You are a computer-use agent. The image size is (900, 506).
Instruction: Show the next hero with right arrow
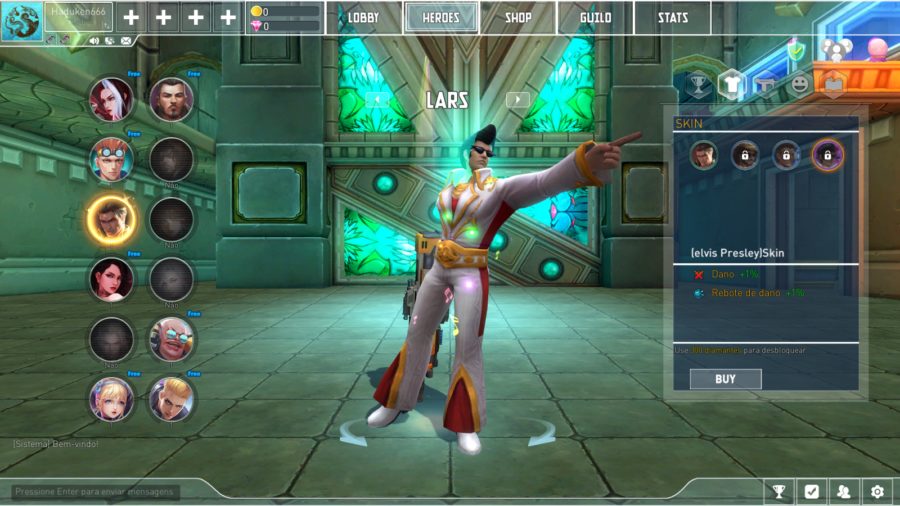pos(517,99)
